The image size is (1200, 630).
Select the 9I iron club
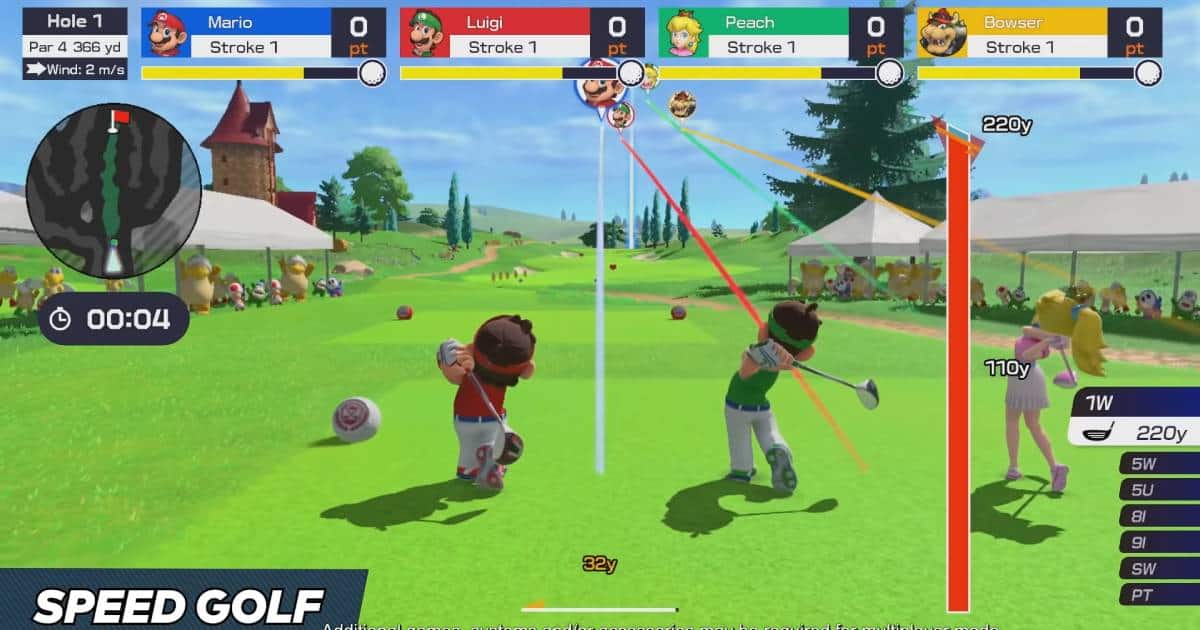coord(1160,542)
